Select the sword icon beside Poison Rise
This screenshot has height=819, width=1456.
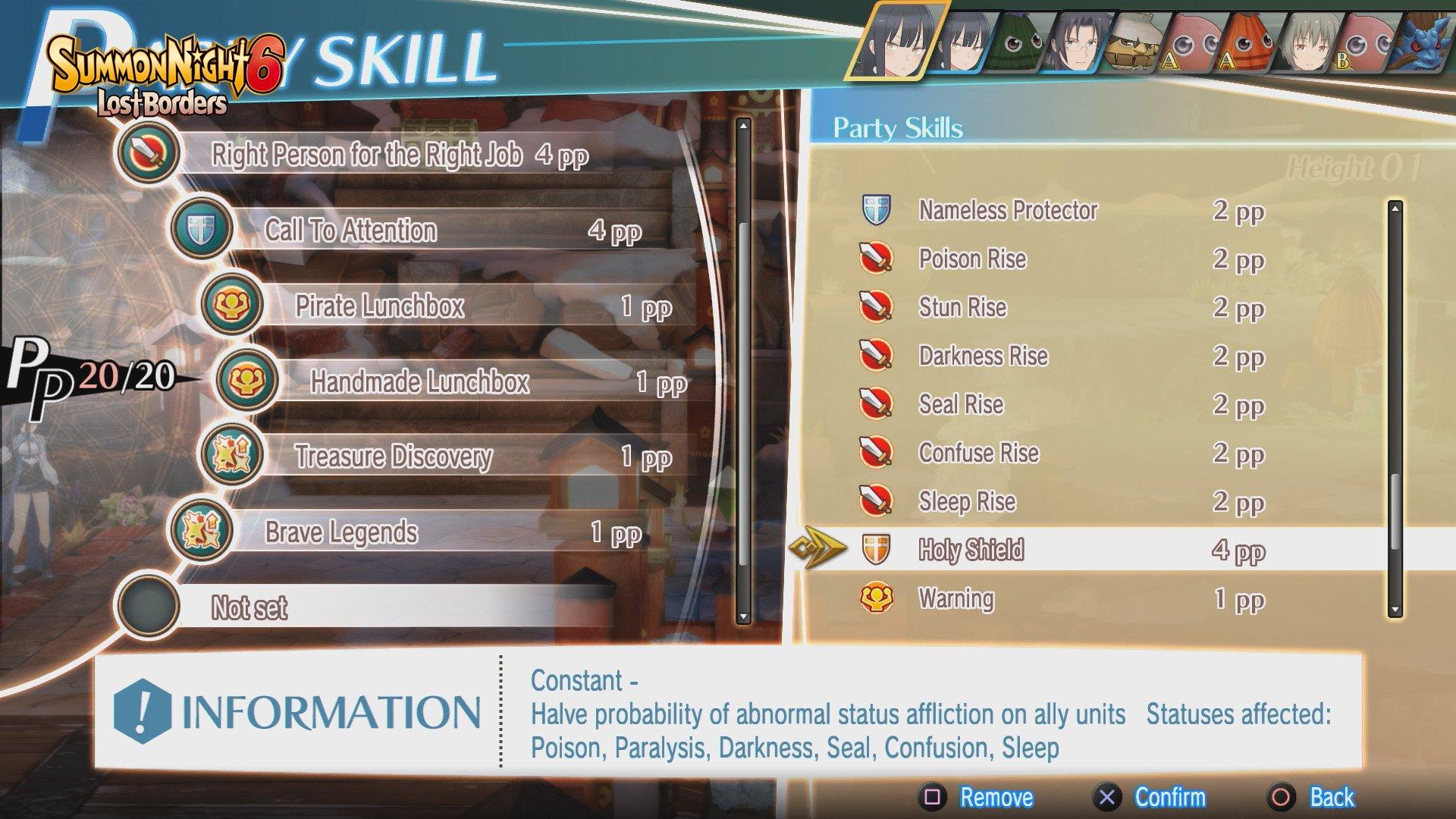[x=877, y=260]
